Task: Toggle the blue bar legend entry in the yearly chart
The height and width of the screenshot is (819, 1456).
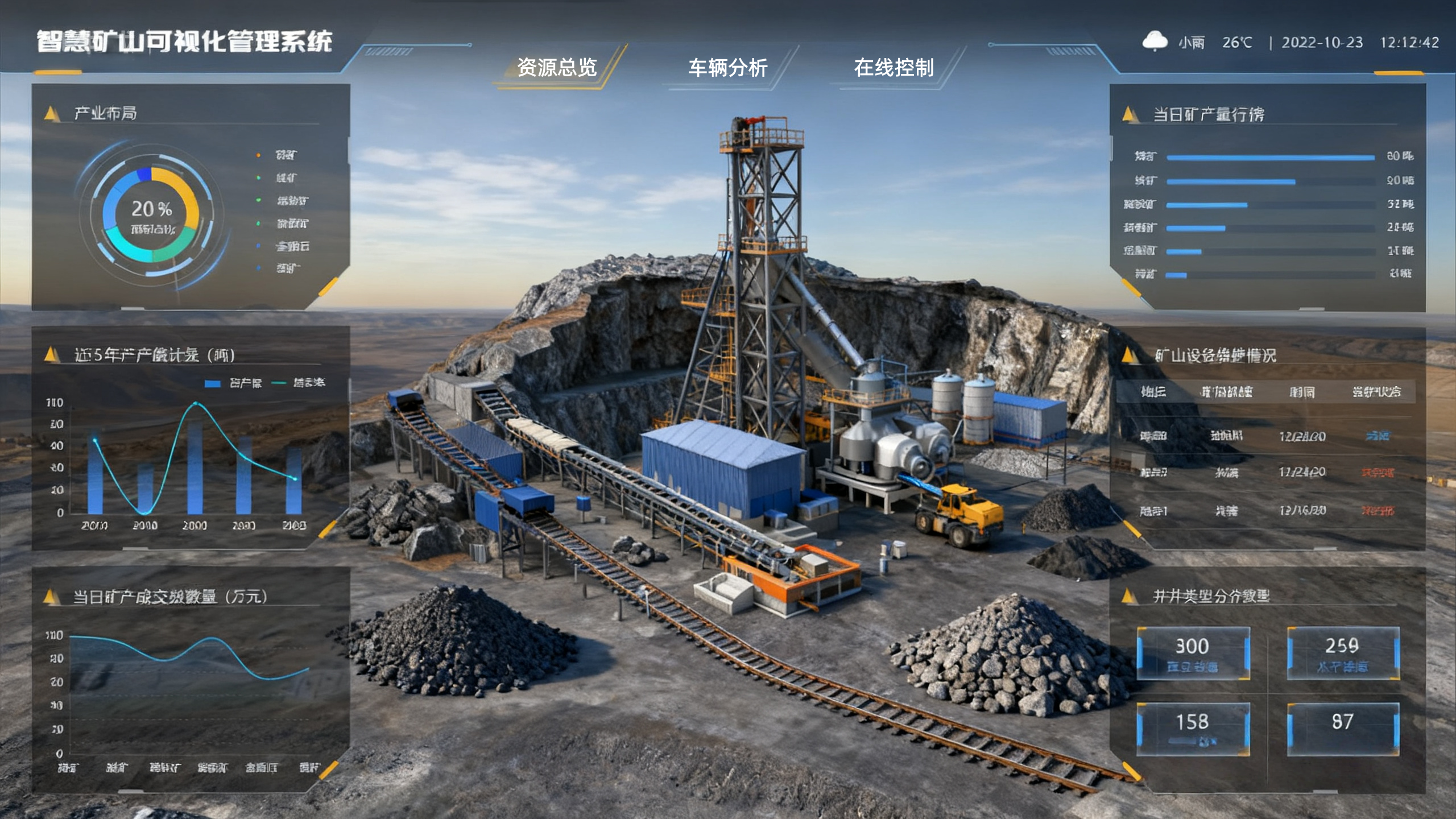Action: (234, 383)
